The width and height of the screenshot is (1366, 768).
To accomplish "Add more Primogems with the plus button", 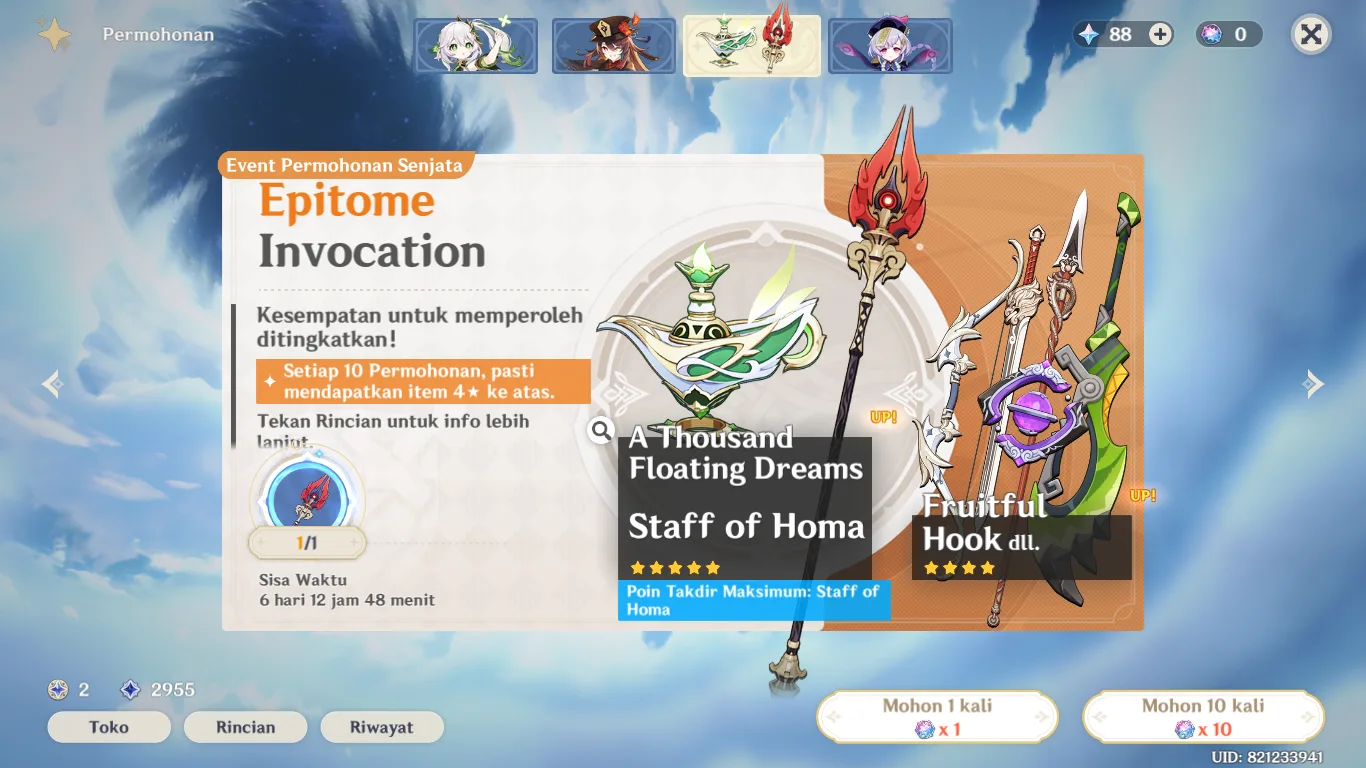I will [1160, 35].
